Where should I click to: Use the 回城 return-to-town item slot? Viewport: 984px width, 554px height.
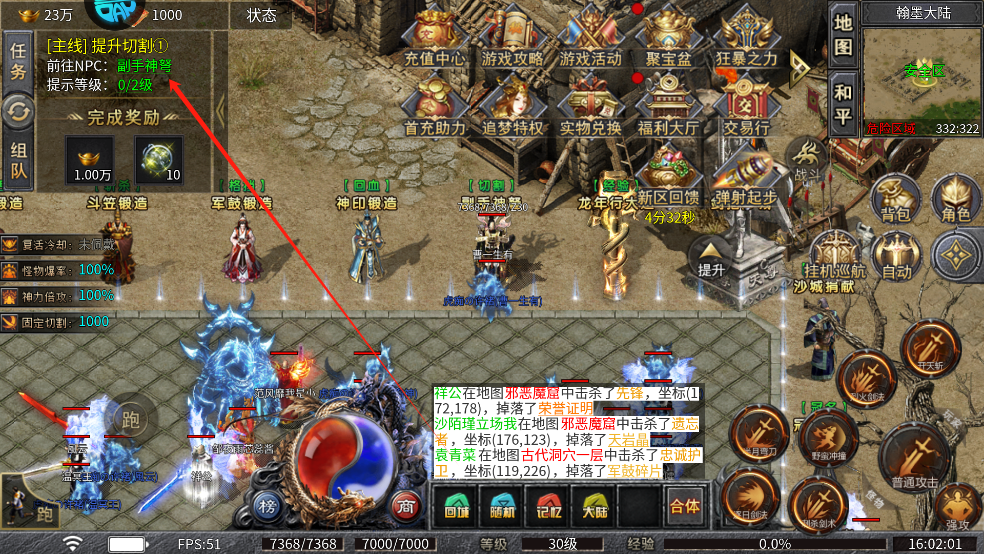[456, 507]
